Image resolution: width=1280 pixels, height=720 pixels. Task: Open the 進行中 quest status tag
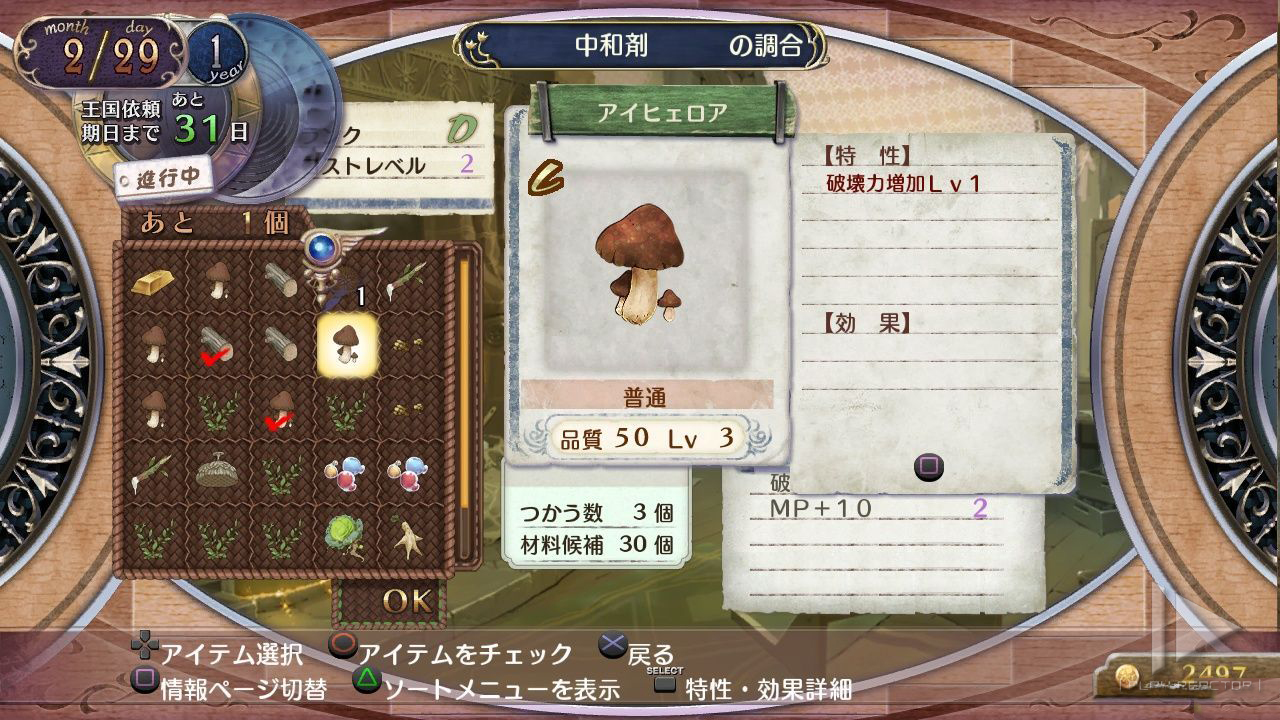coord(162,180)
